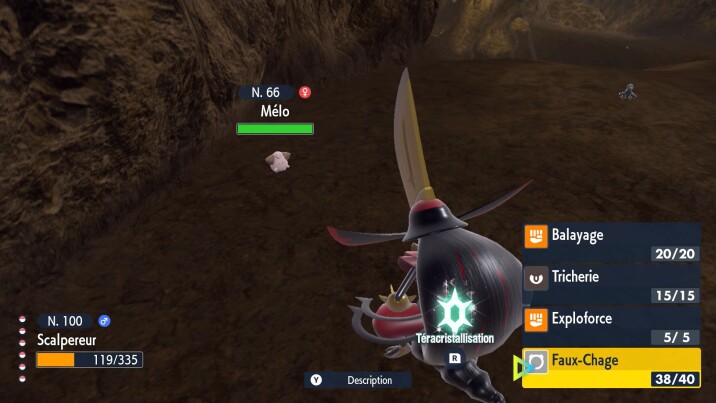Use the Exploforce move

(611, 326)
